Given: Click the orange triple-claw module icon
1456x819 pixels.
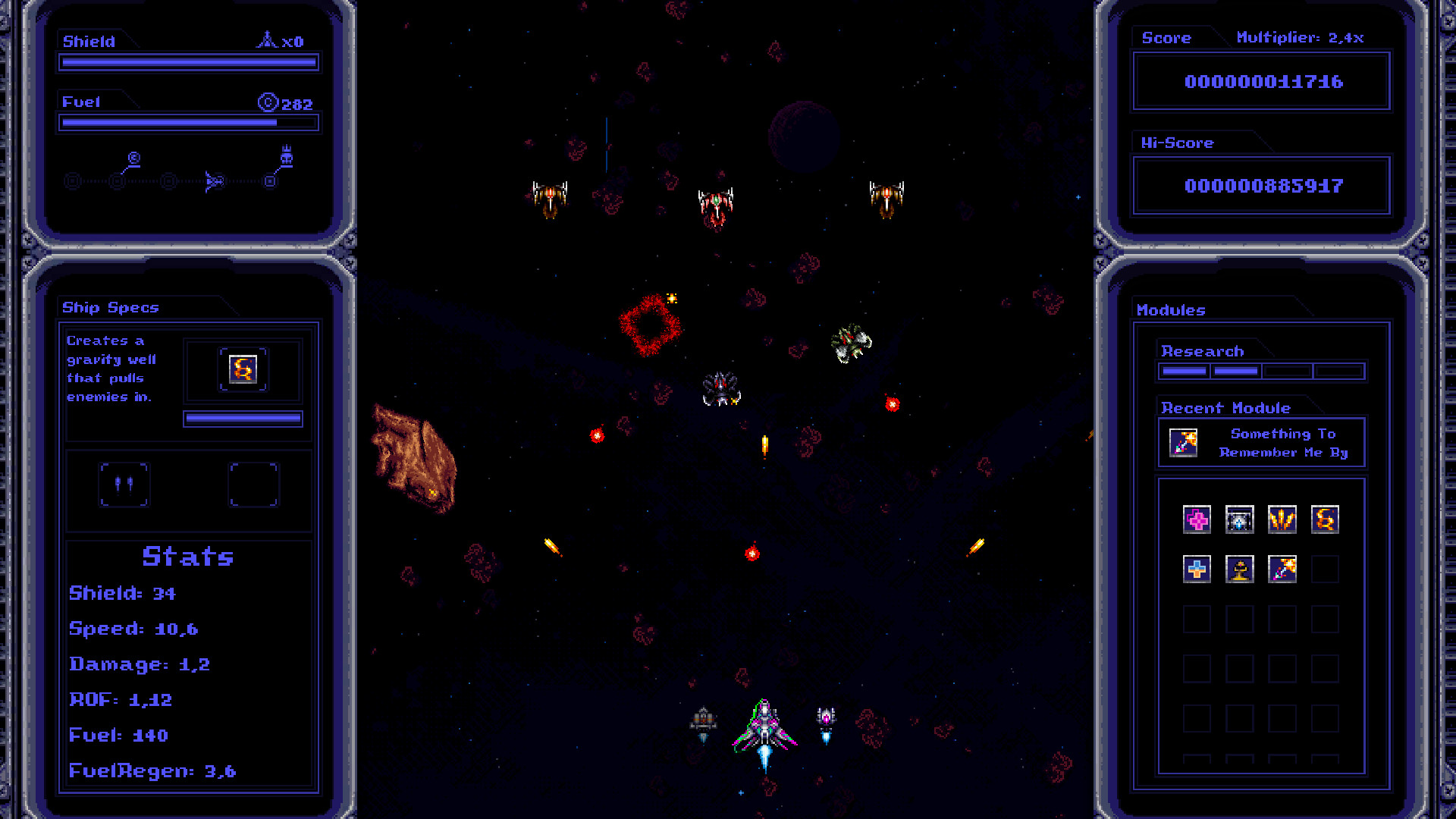Looking at the screenshot, I should coord(1282,519).
